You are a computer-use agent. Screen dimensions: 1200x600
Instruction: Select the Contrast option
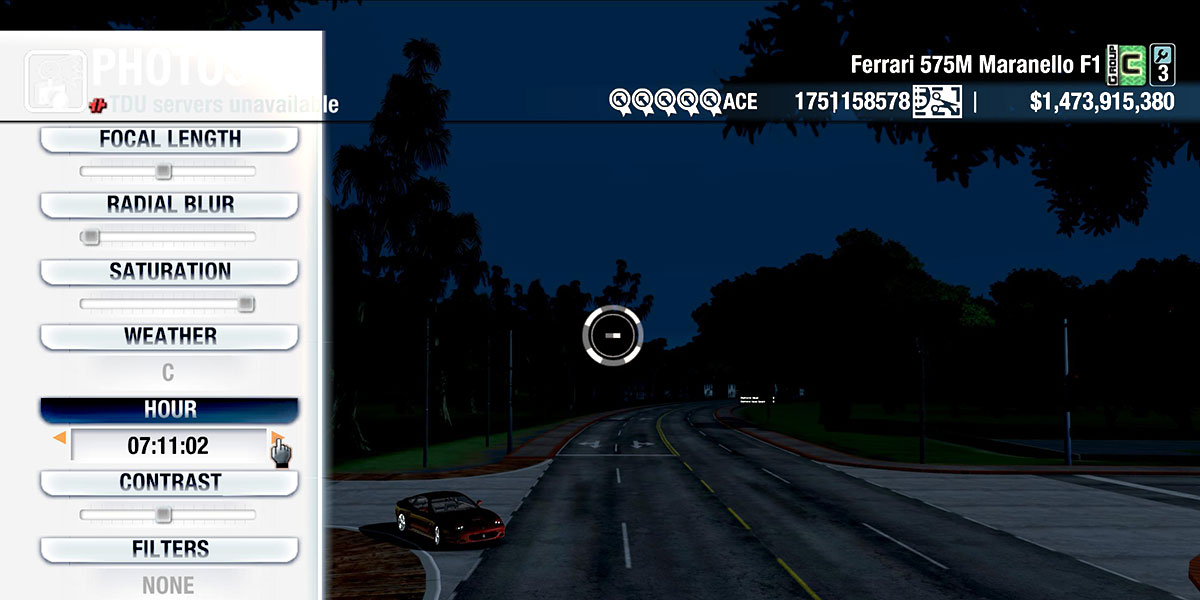(169, 482)
